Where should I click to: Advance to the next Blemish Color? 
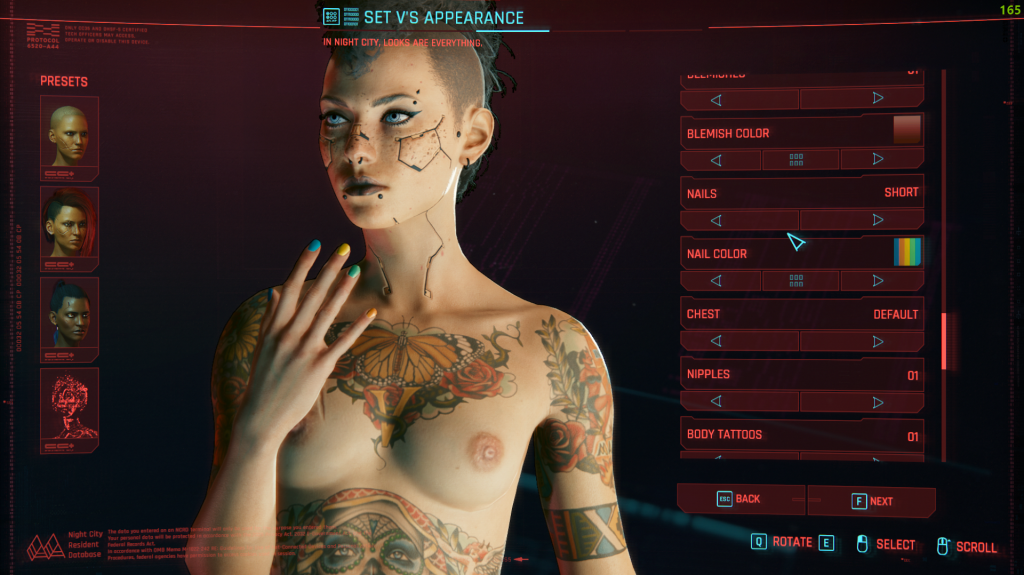pos(877,159)
